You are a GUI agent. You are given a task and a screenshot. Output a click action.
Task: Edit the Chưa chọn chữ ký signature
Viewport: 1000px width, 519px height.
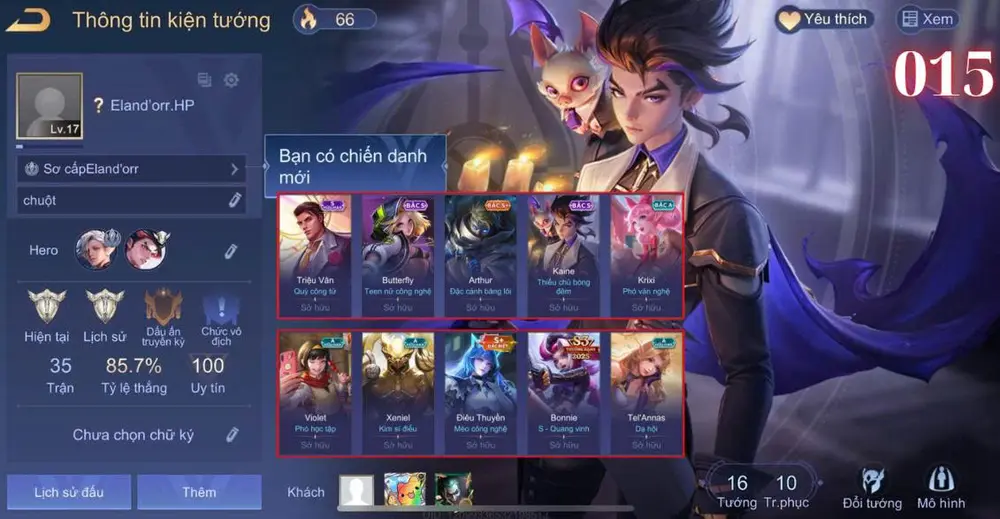[x=232, y=434]
